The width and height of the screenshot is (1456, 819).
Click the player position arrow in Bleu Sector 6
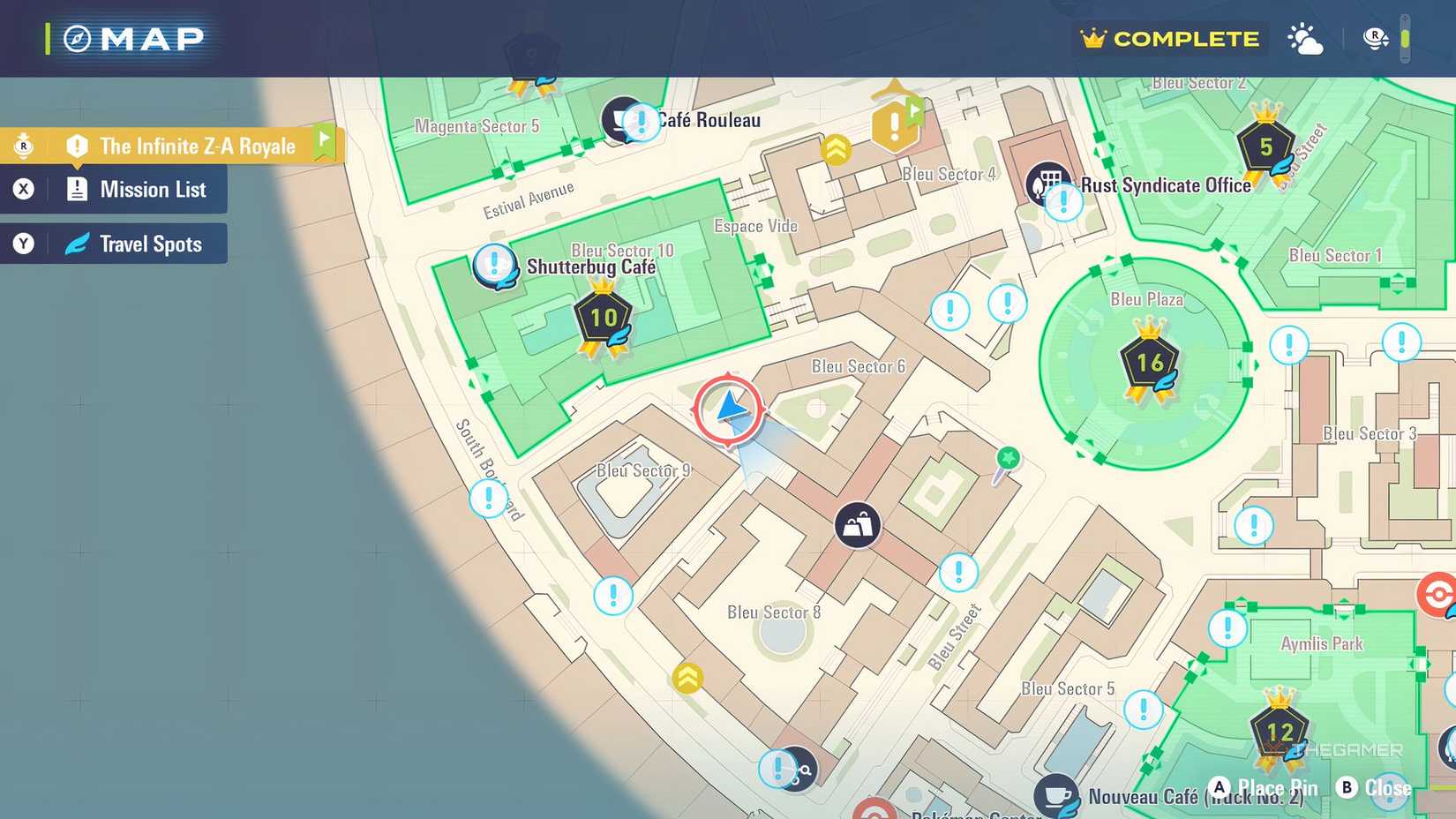[729, 409]
